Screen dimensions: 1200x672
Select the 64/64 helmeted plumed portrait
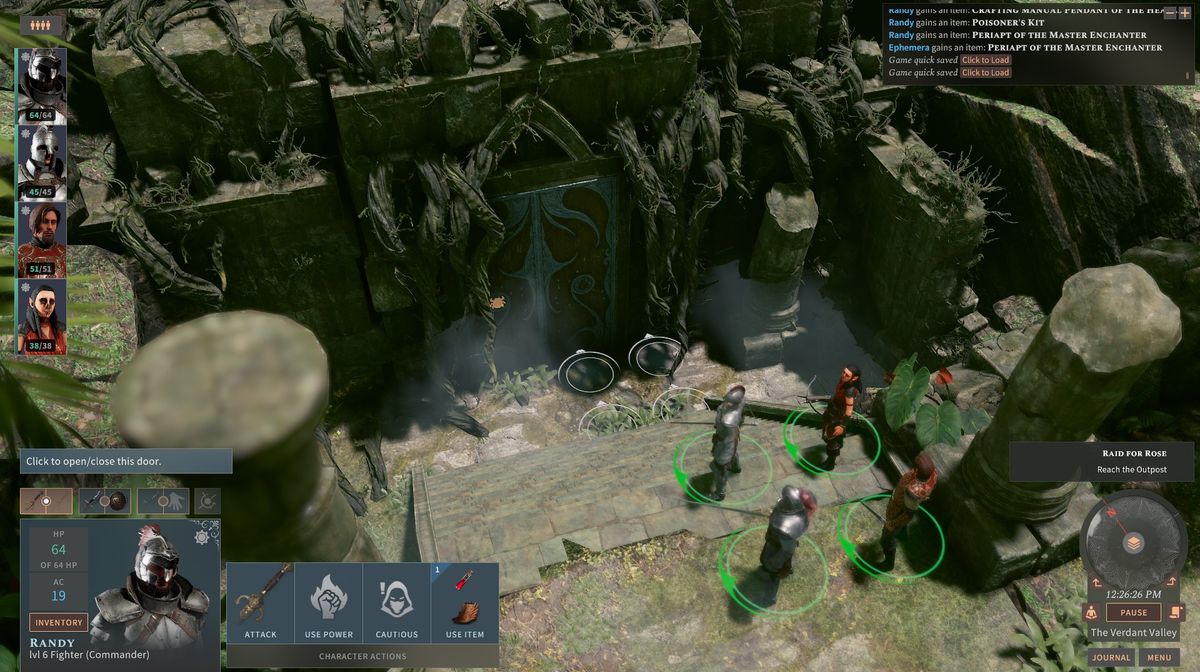(x=42, y=85)
